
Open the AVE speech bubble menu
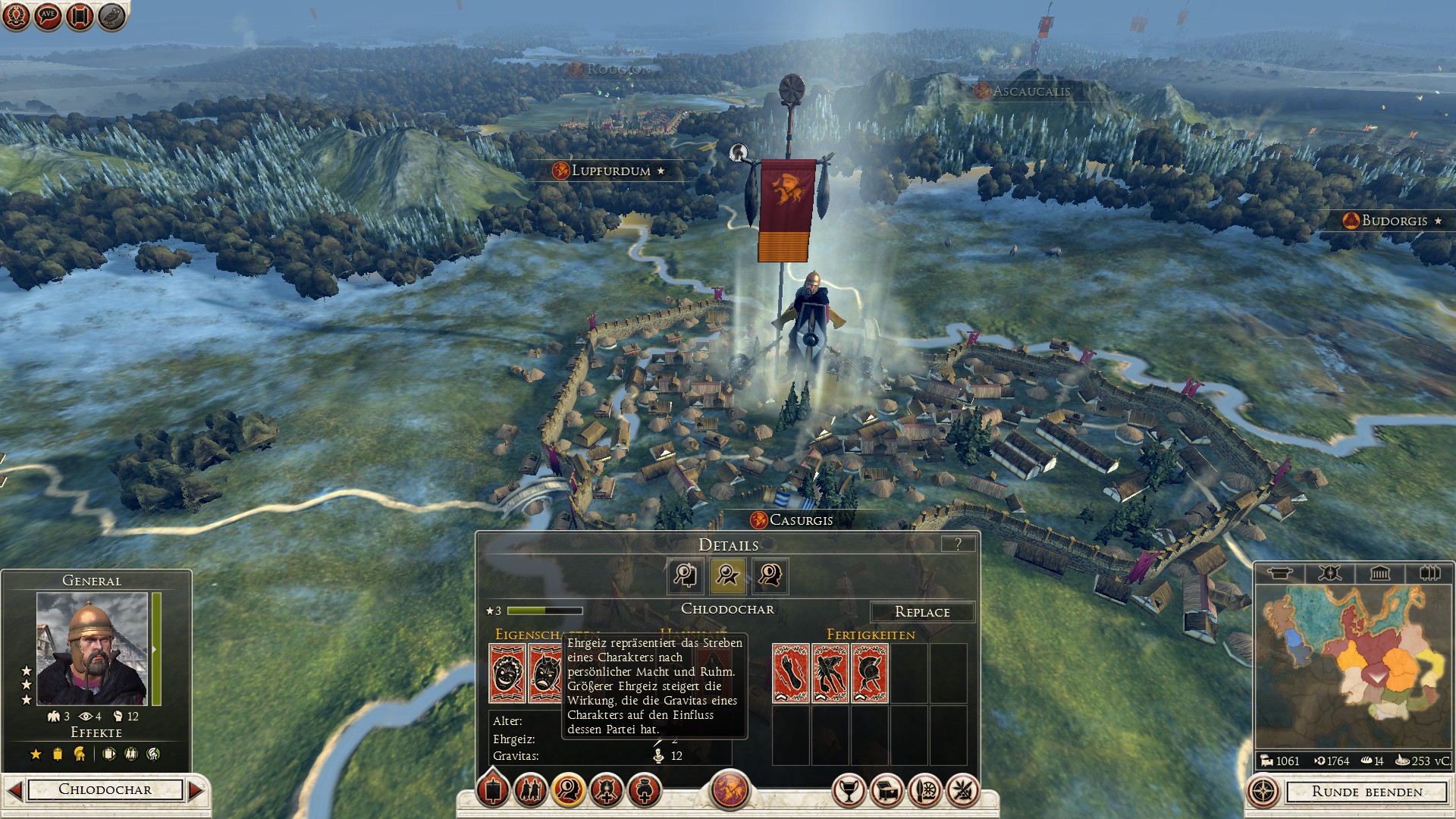48,15
